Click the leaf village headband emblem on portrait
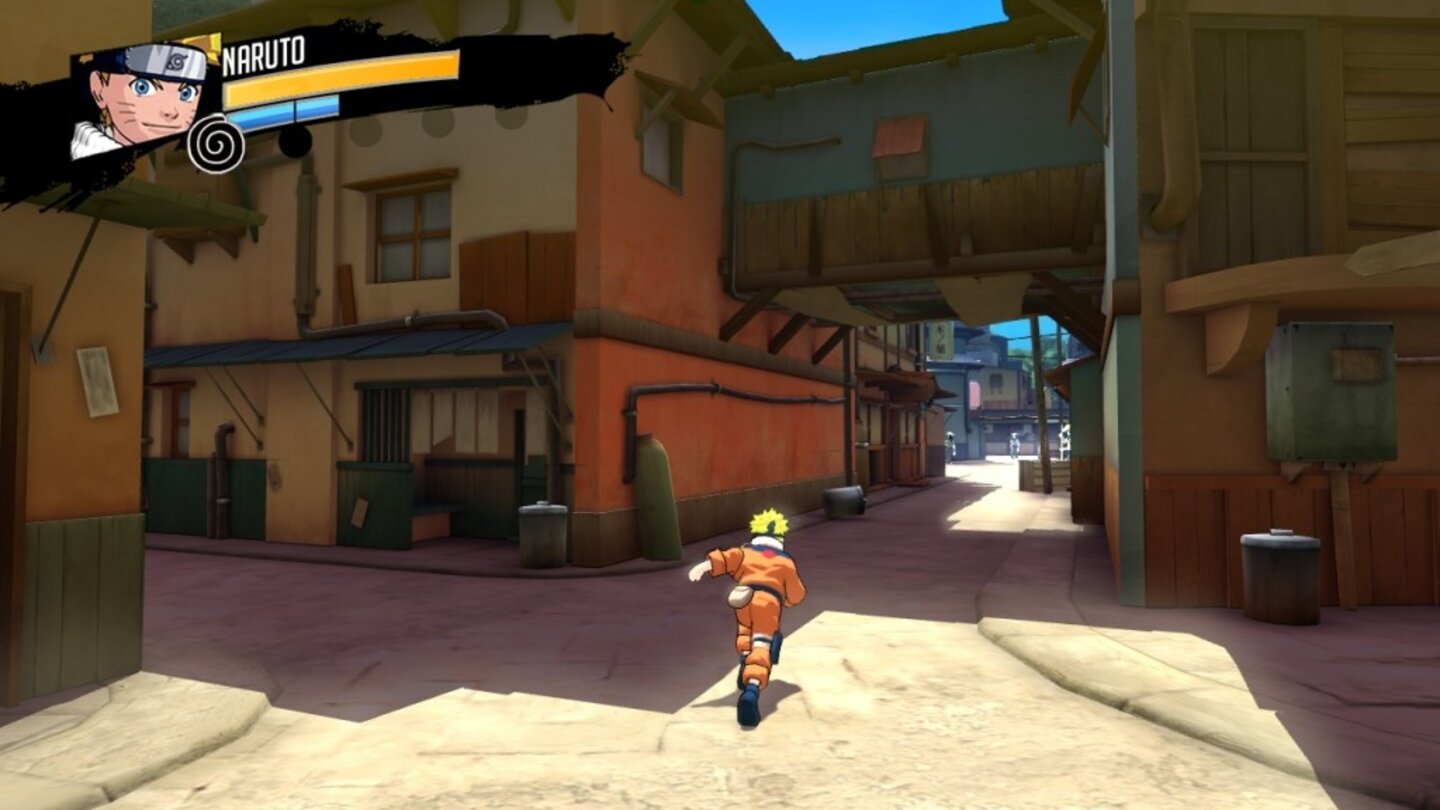 (175, 63)
